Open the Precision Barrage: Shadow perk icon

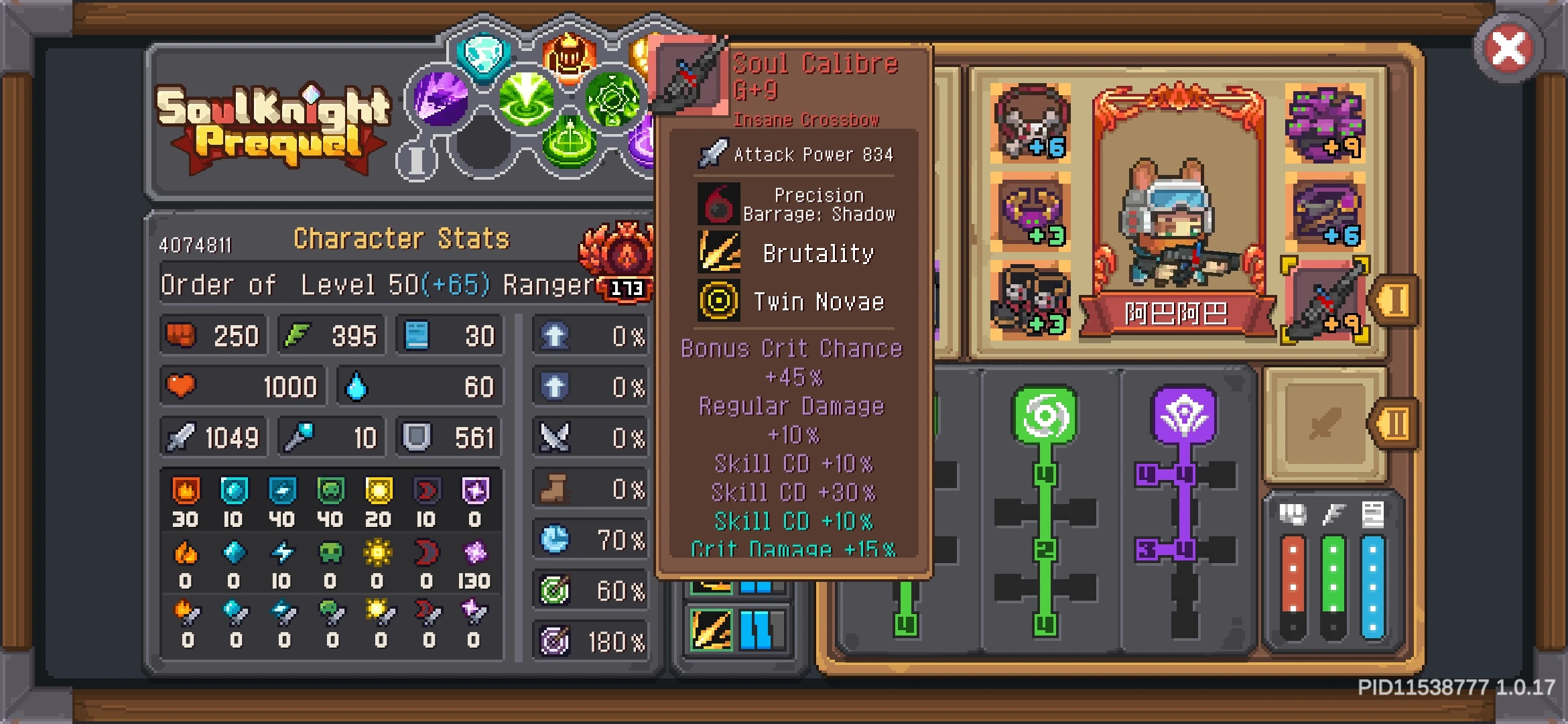718,204
